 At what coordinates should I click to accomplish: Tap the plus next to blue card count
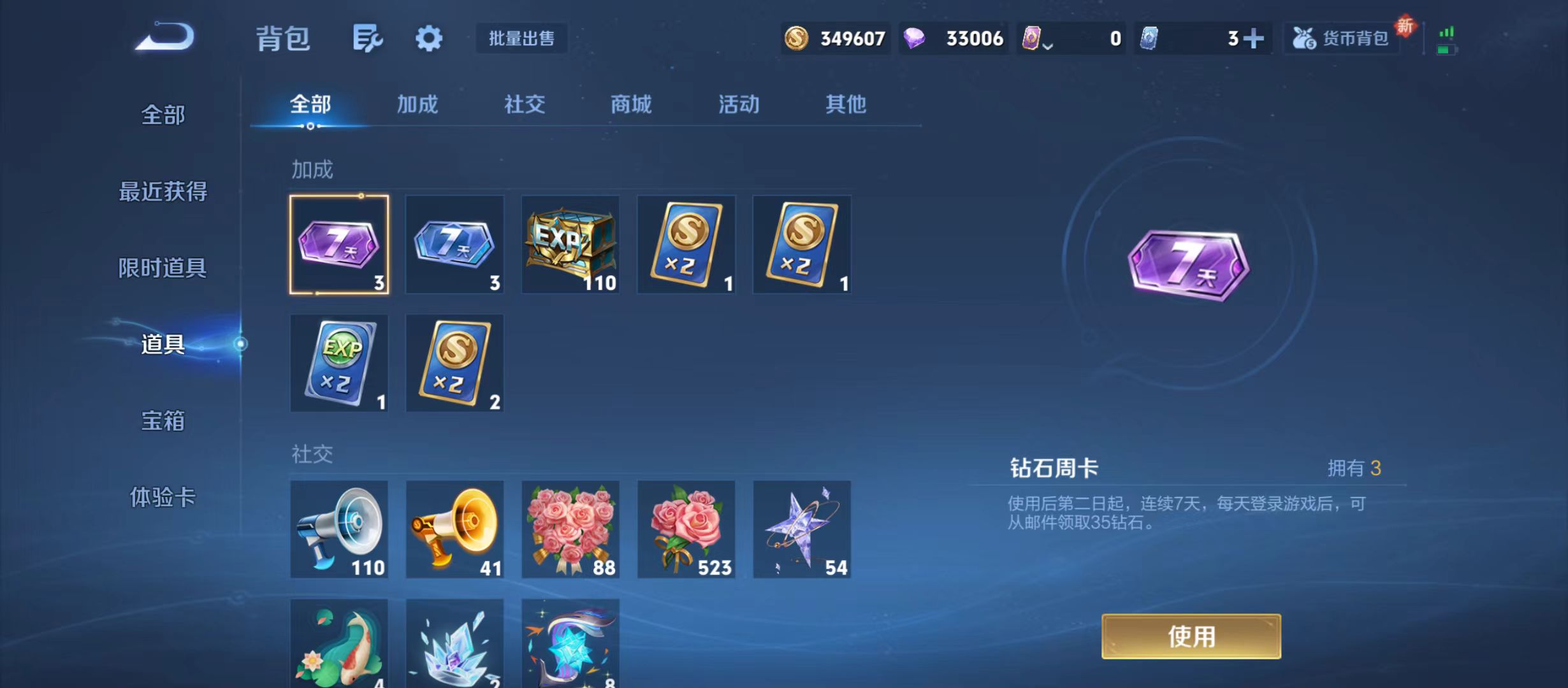(1252, 38)
